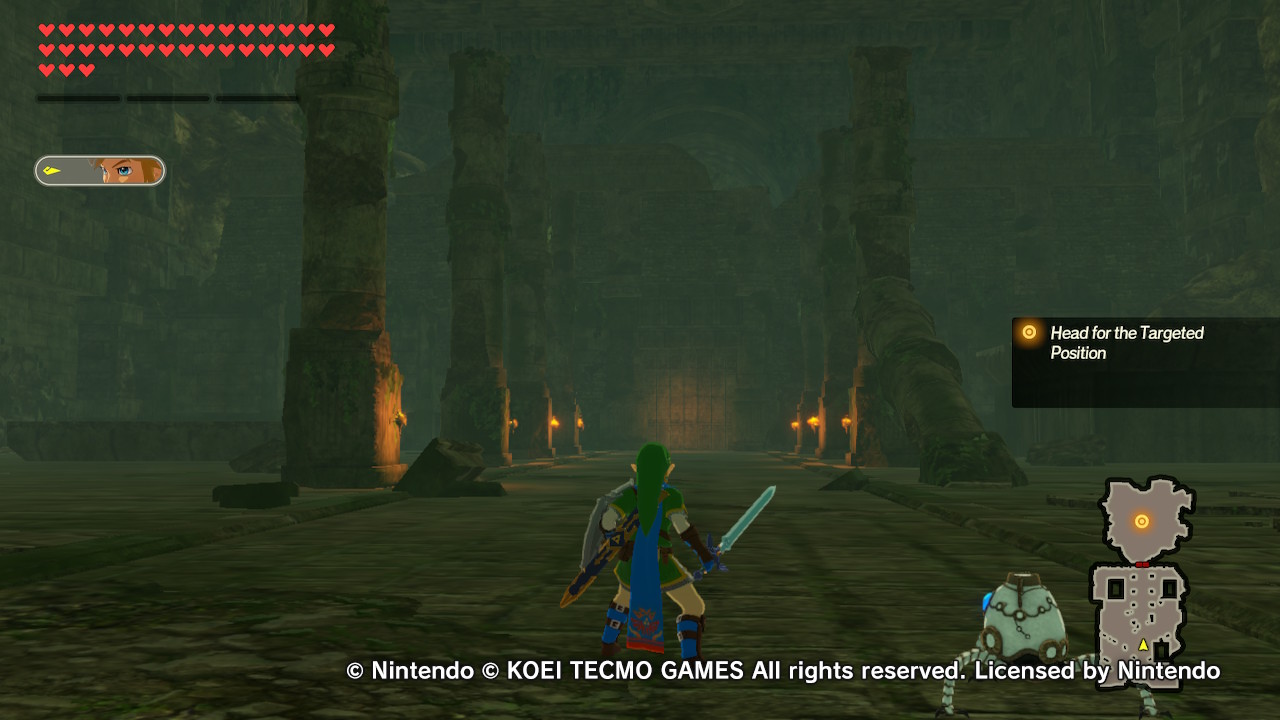
Task: Select the 'Head for the Targeted Position' objective text
Action: pyautogui.click(x=1126, y=342)
